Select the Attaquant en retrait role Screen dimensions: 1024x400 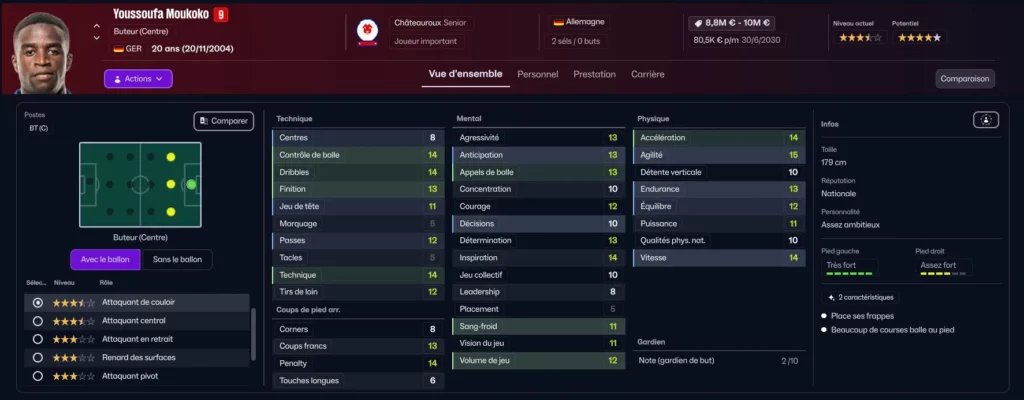click(38, 339)
